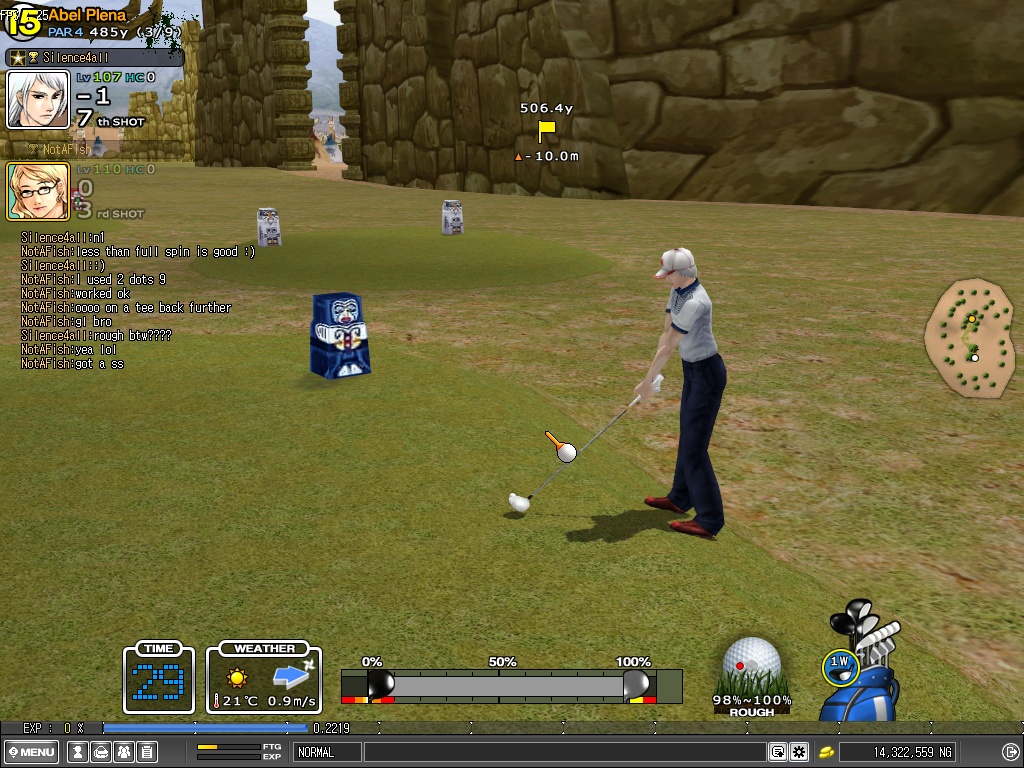
Task: Click the yellow flag distance marker
Action: [546, 130]
